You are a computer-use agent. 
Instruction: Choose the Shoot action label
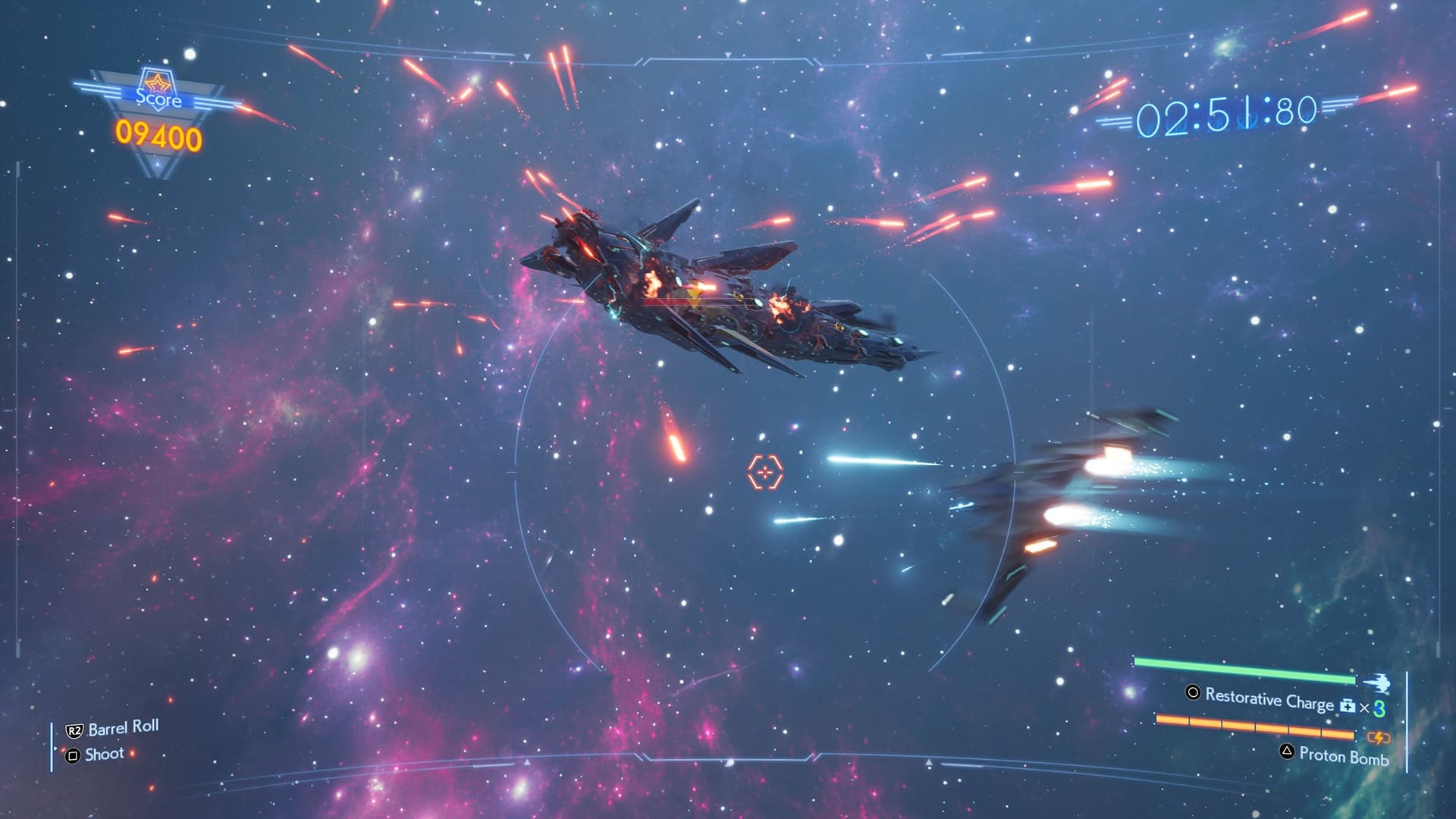point(104,755)
